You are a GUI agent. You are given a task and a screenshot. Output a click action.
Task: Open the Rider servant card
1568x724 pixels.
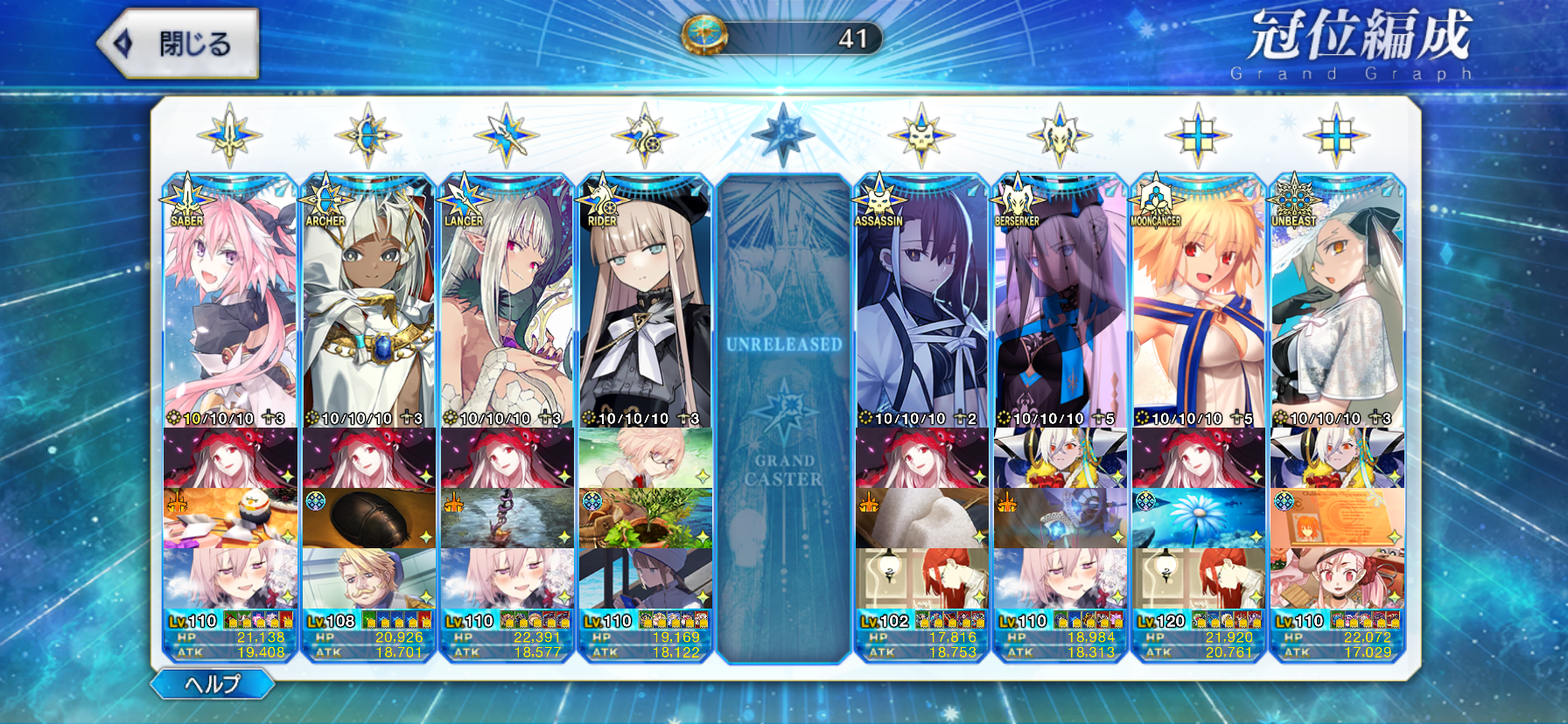point(645,306)
